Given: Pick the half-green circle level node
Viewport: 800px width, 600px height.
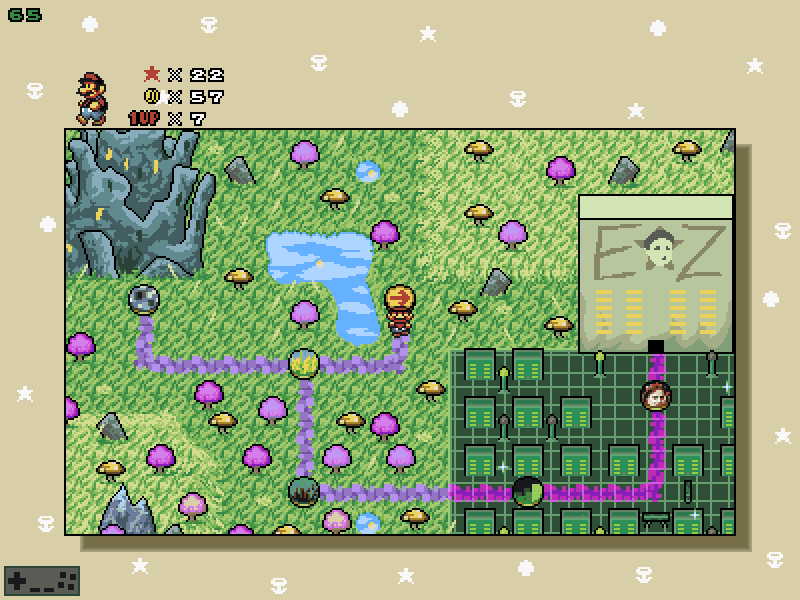Looking at the screenshot, I should [527, 491].
